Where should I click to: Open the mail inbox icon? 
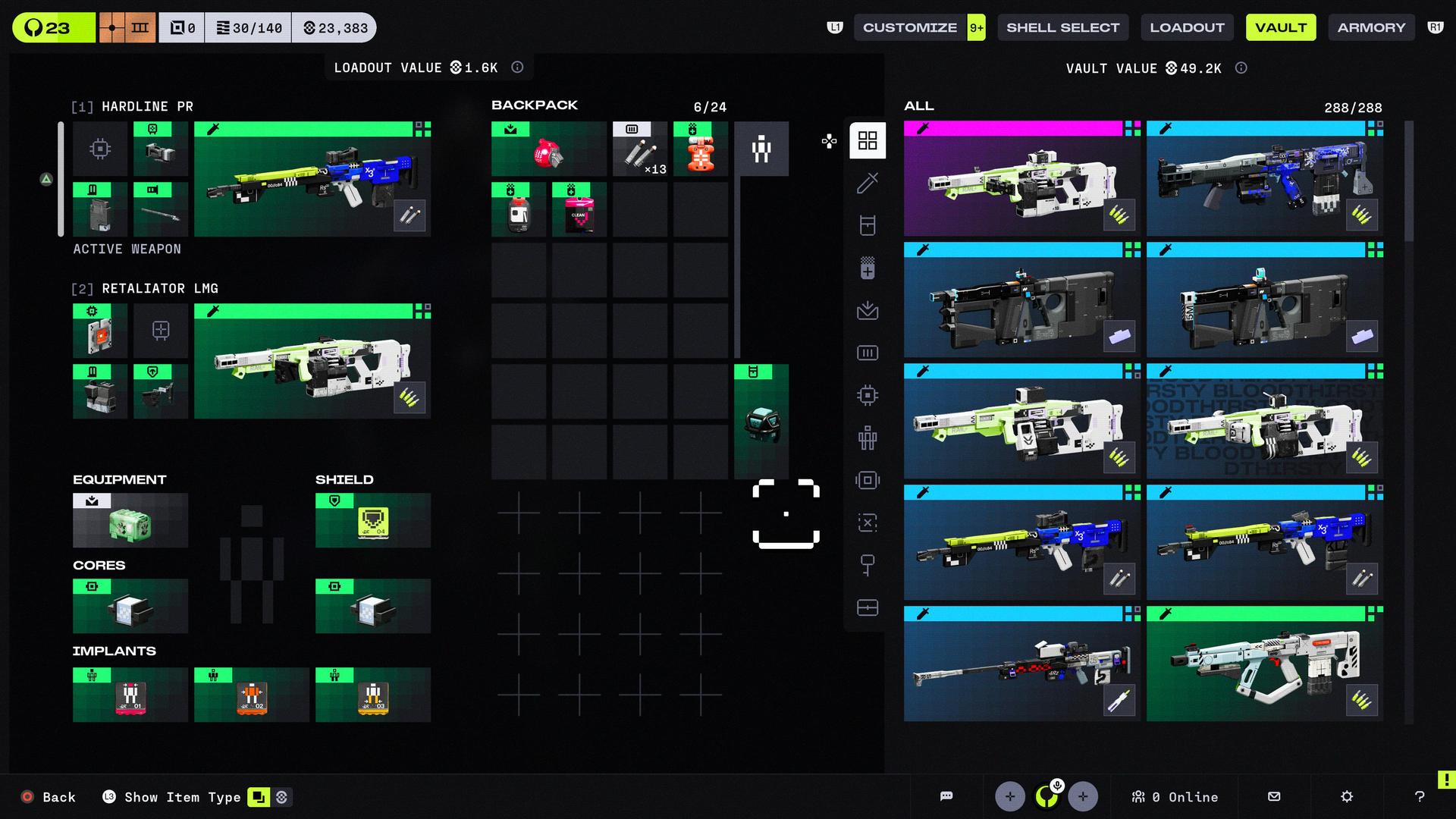click(1274, 796)
